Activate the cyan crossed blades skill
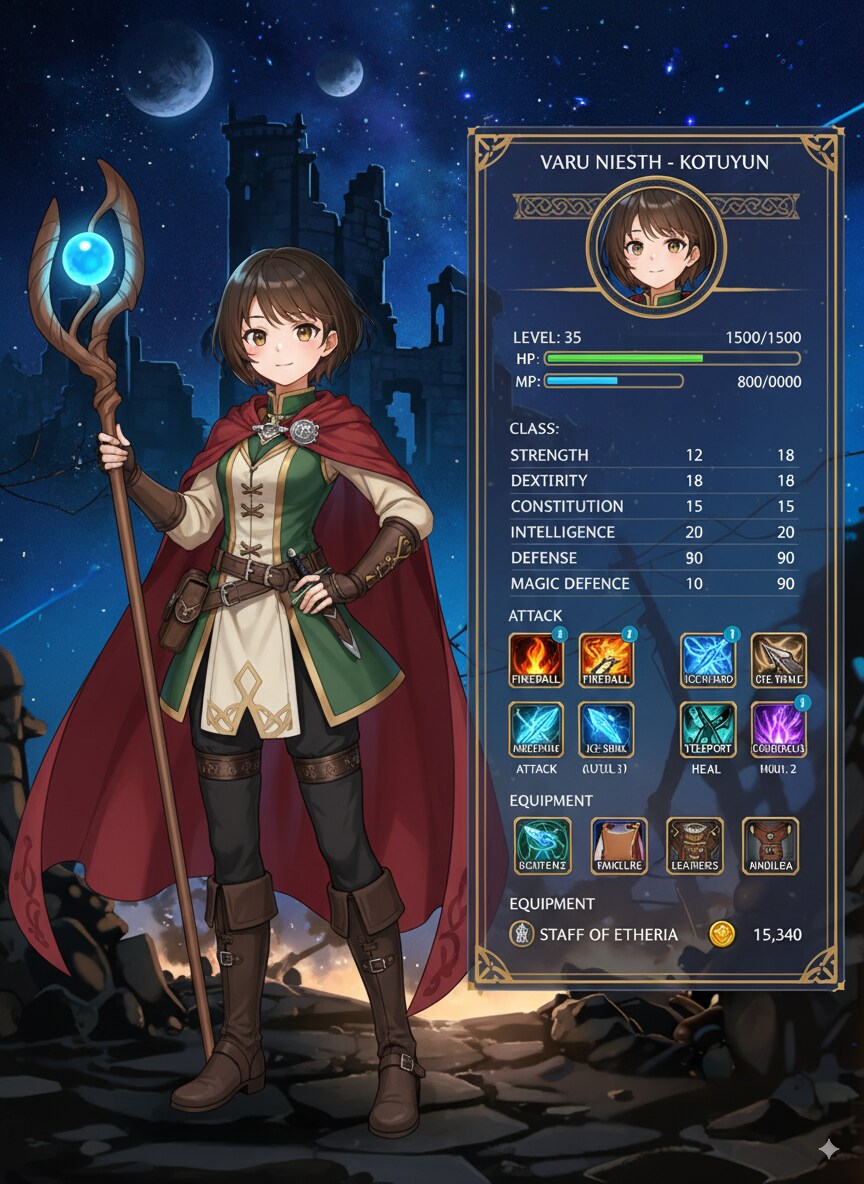Image resolution: width=864 pixels, height=1184 pixels. click(x=536, y=730)
